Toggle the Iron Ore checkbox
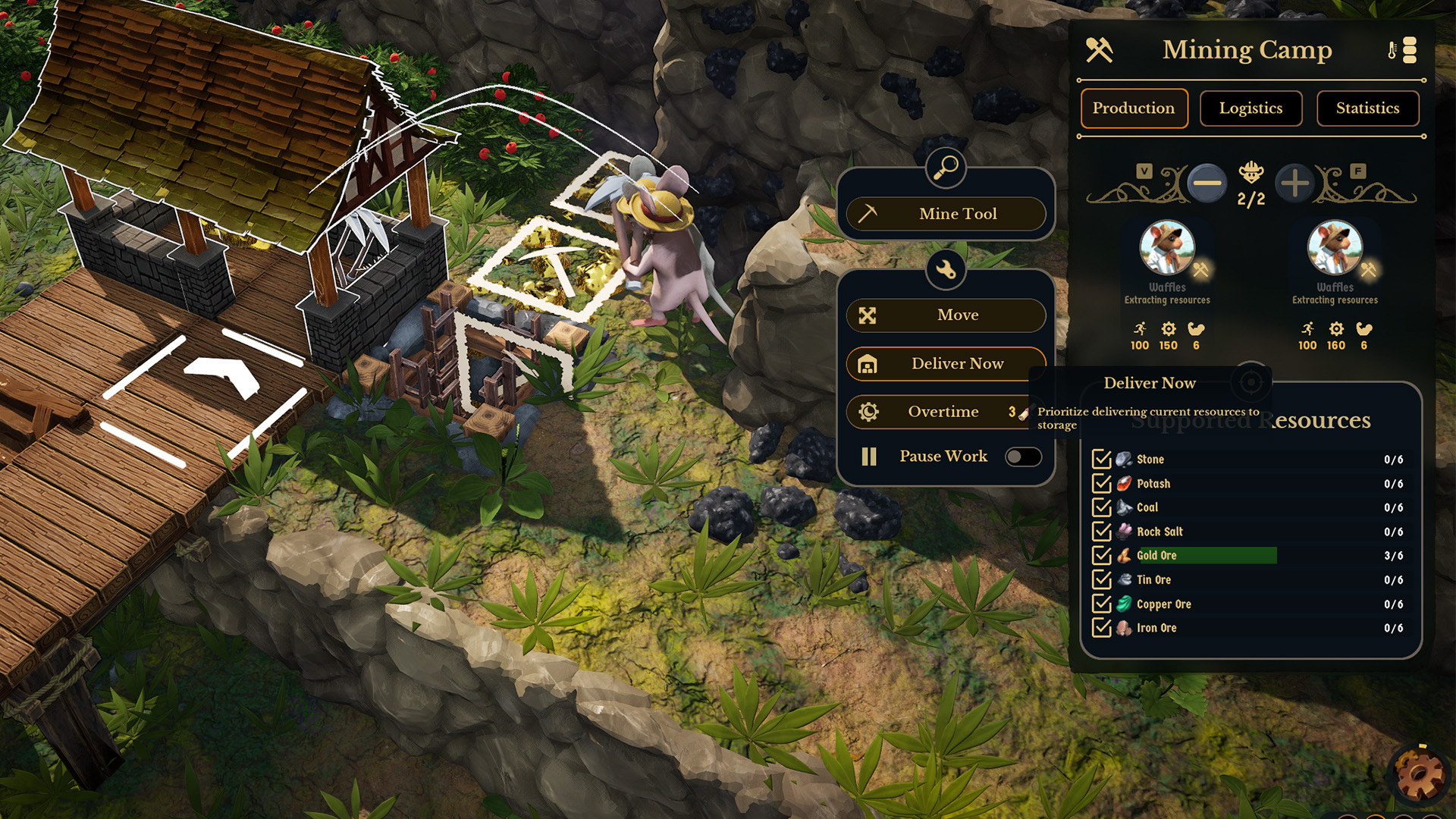1456x819 pixels. click(1101, 628)
